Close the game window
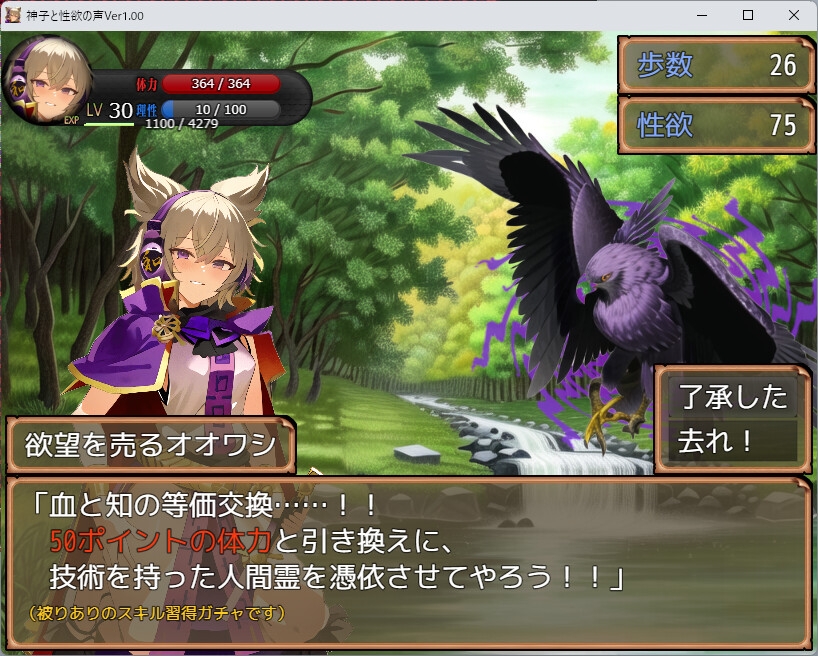This screenshot has width=818, height=656. point(793,15)
